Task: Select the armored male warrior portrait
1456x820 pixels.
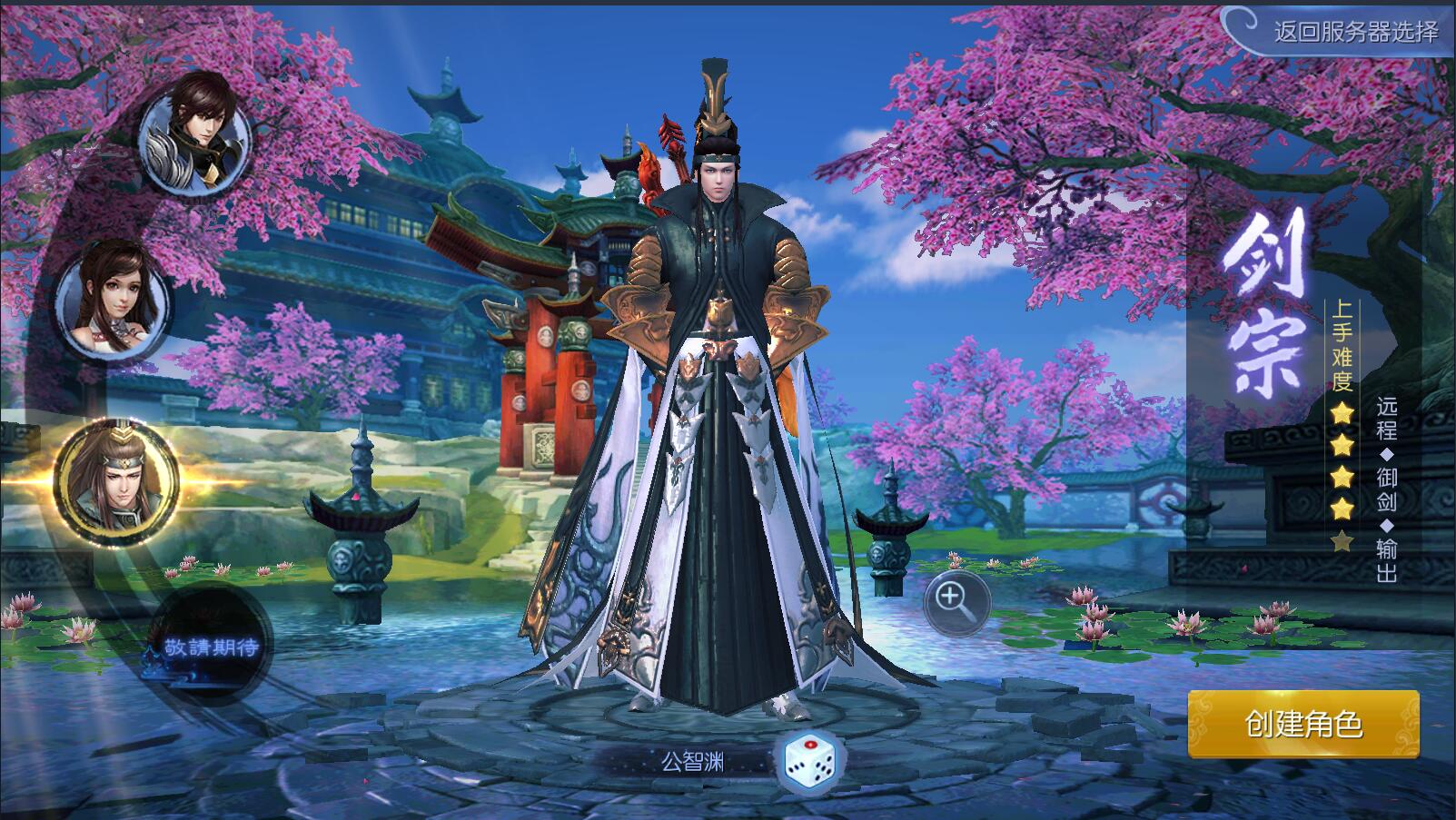Action: coord(196,134)
